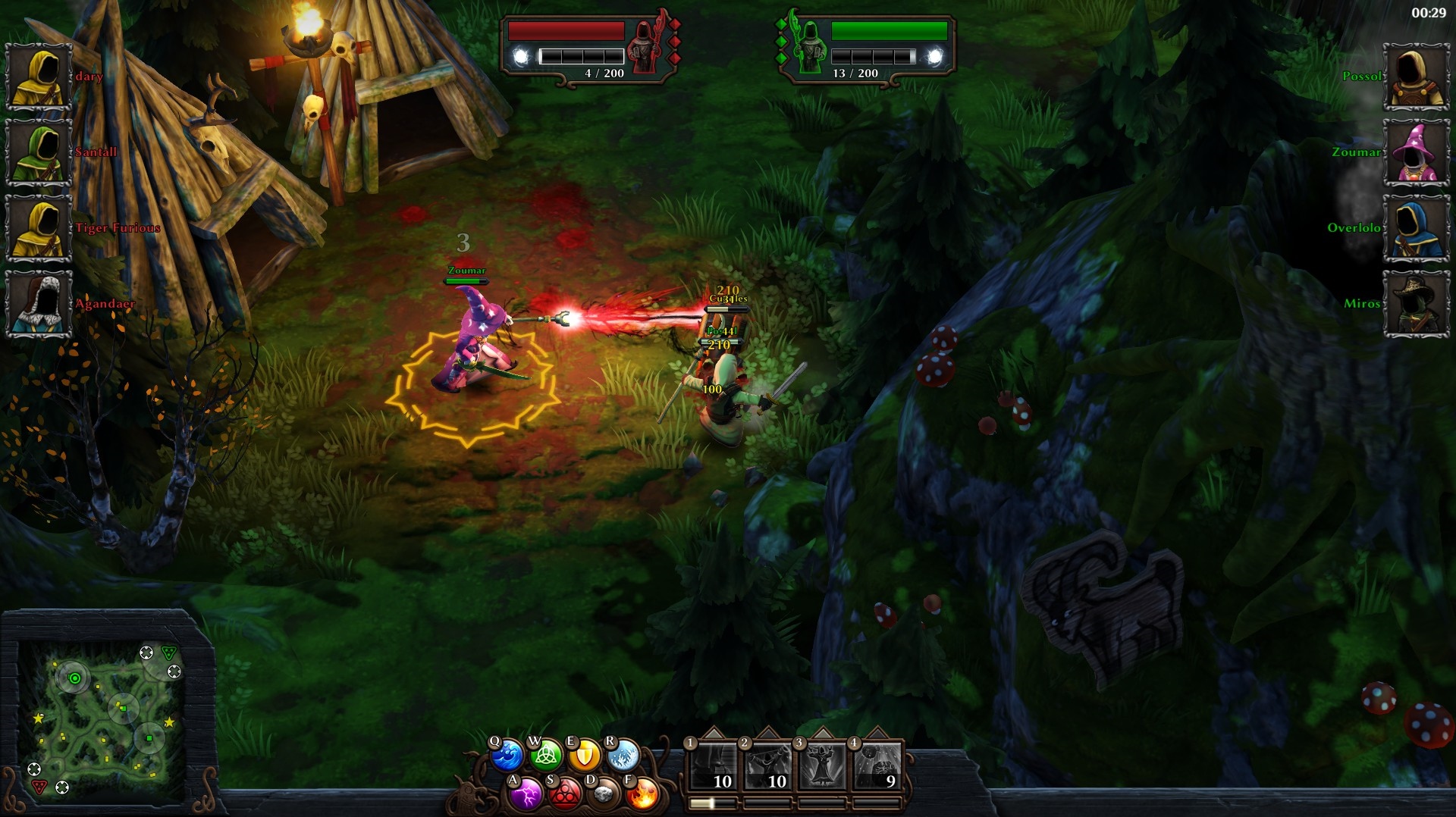Click the yellow star marker on the minimap
1456x817 pixels.
coord(39,718)
